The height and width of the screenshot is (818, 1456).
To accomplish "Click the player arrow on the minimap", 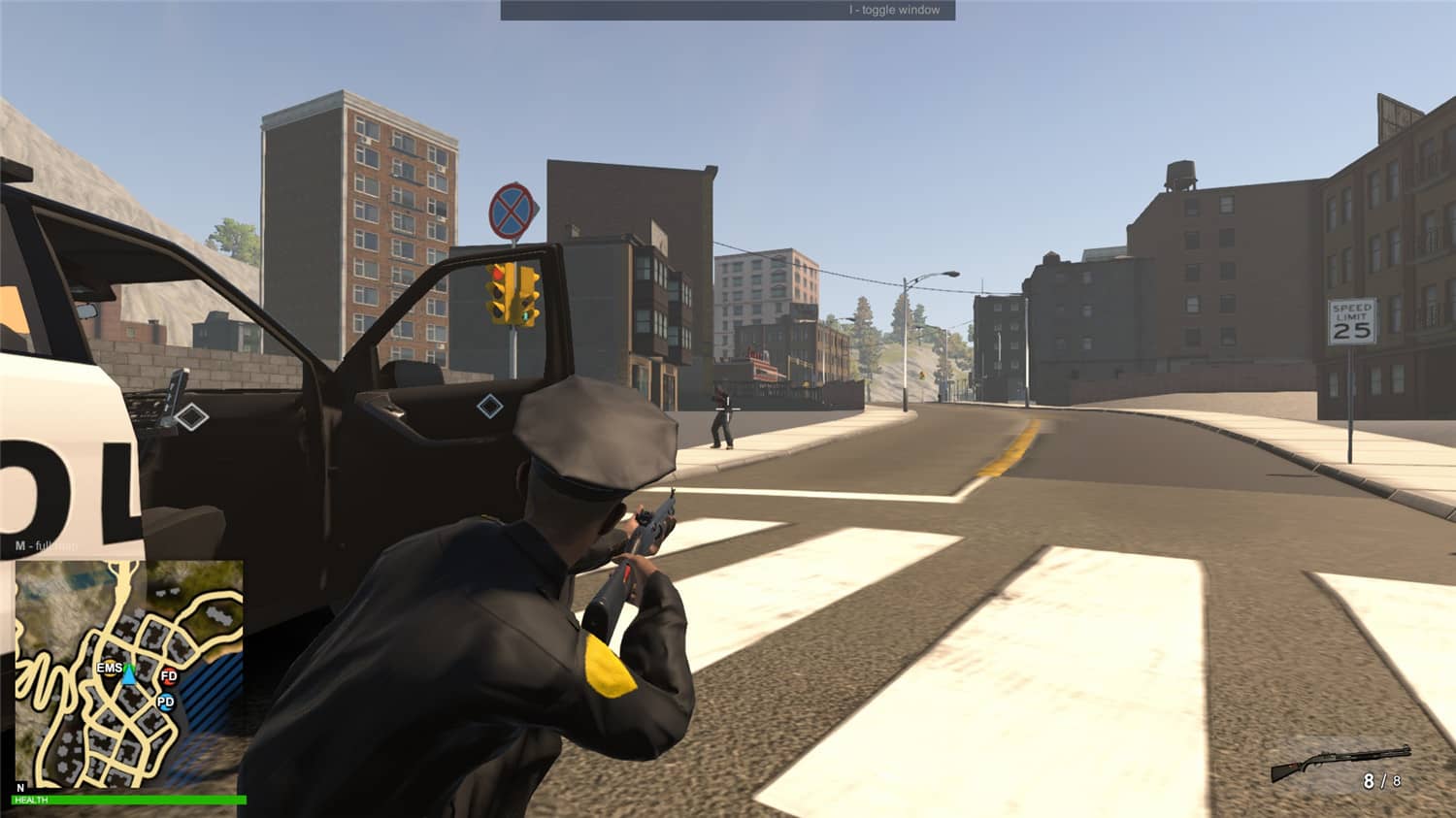I will click(x=129, y=675).
